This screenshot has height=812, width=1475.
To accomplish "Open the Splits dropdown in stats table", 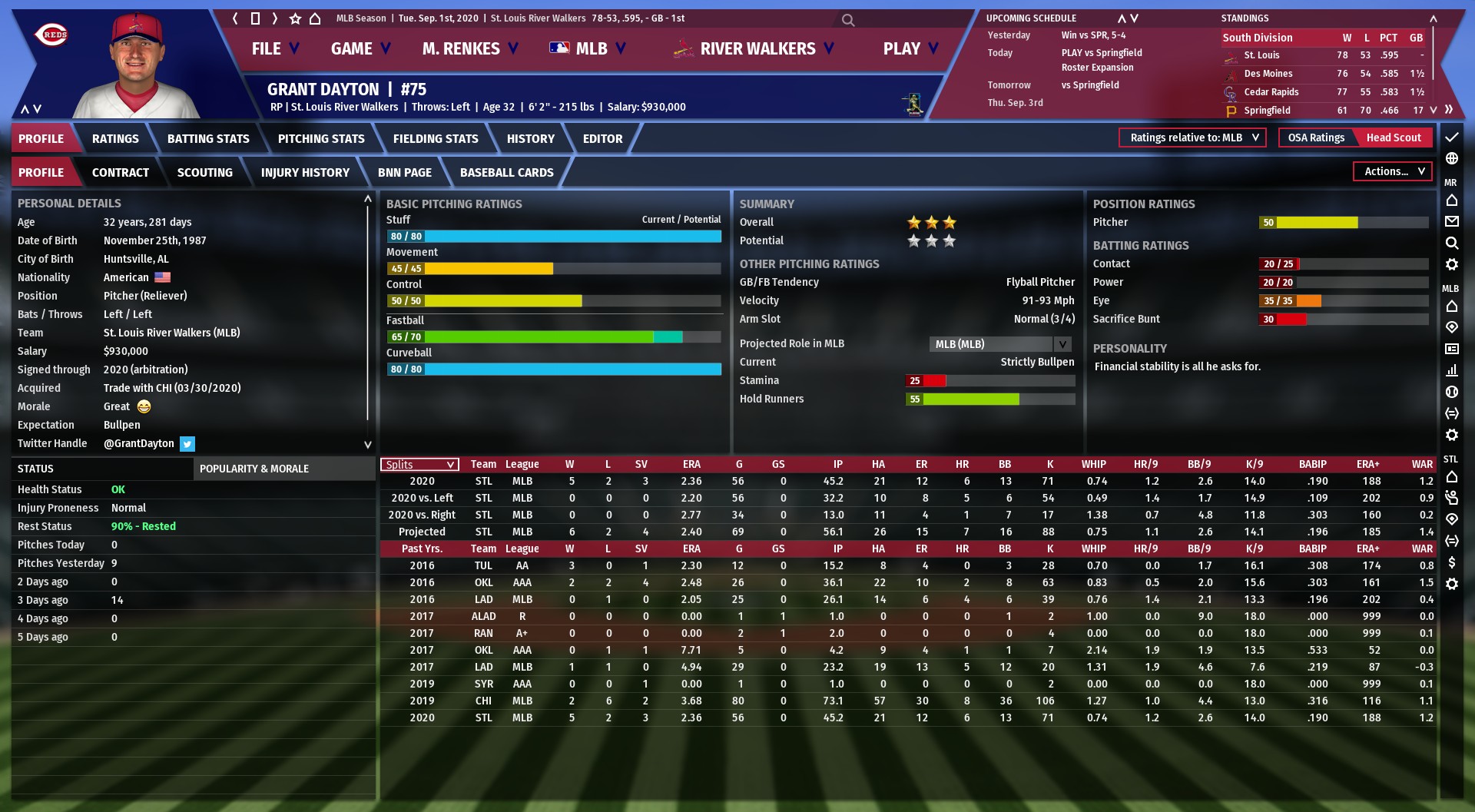I will 419,465.
